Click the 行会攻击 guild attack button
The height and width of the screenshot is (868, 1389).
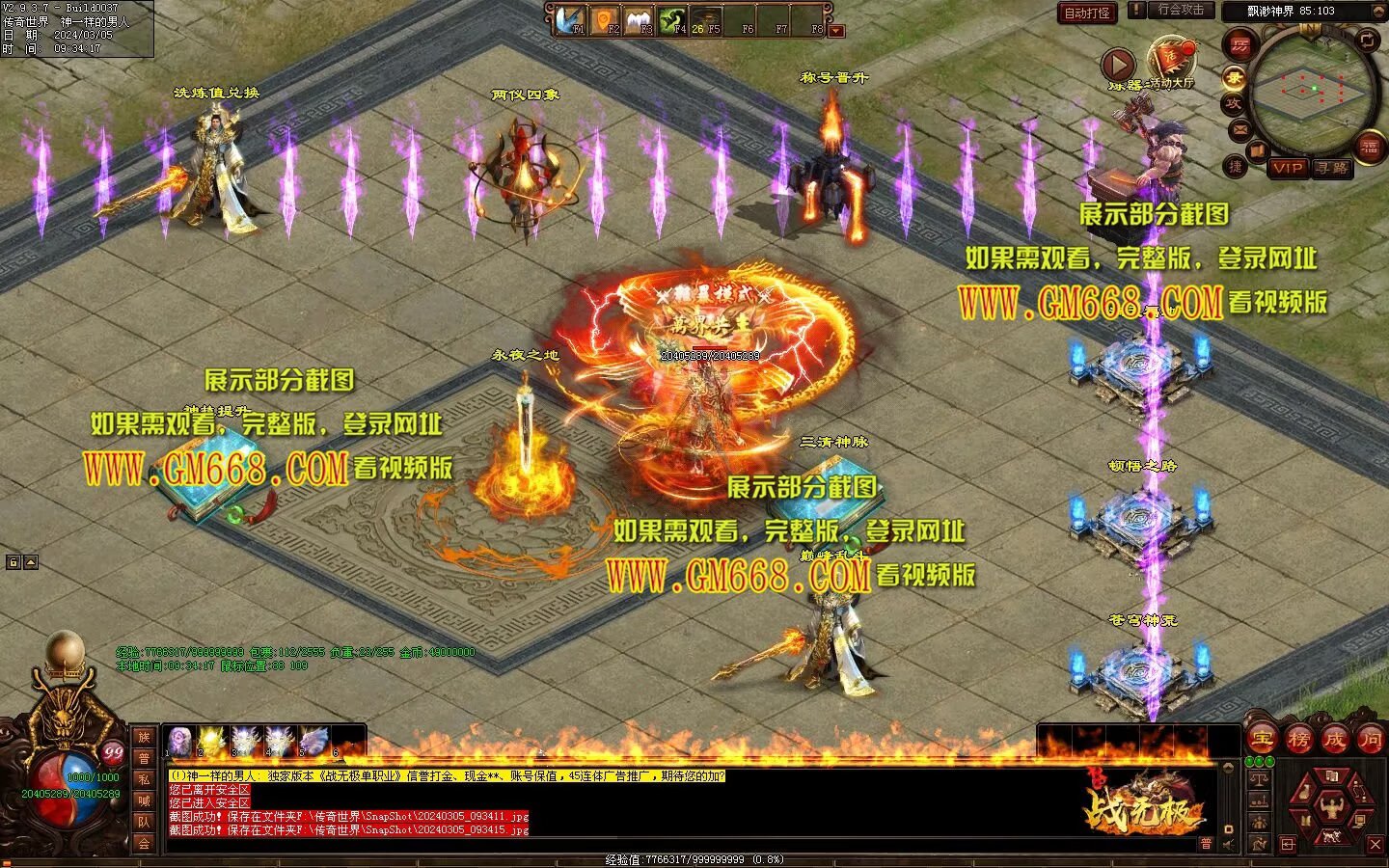[x=1181, y=11]
